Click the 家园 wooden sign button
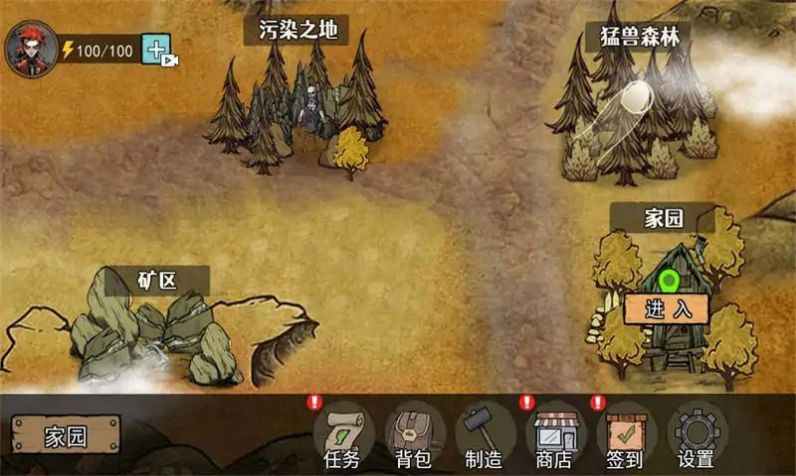 pos(66,436)
